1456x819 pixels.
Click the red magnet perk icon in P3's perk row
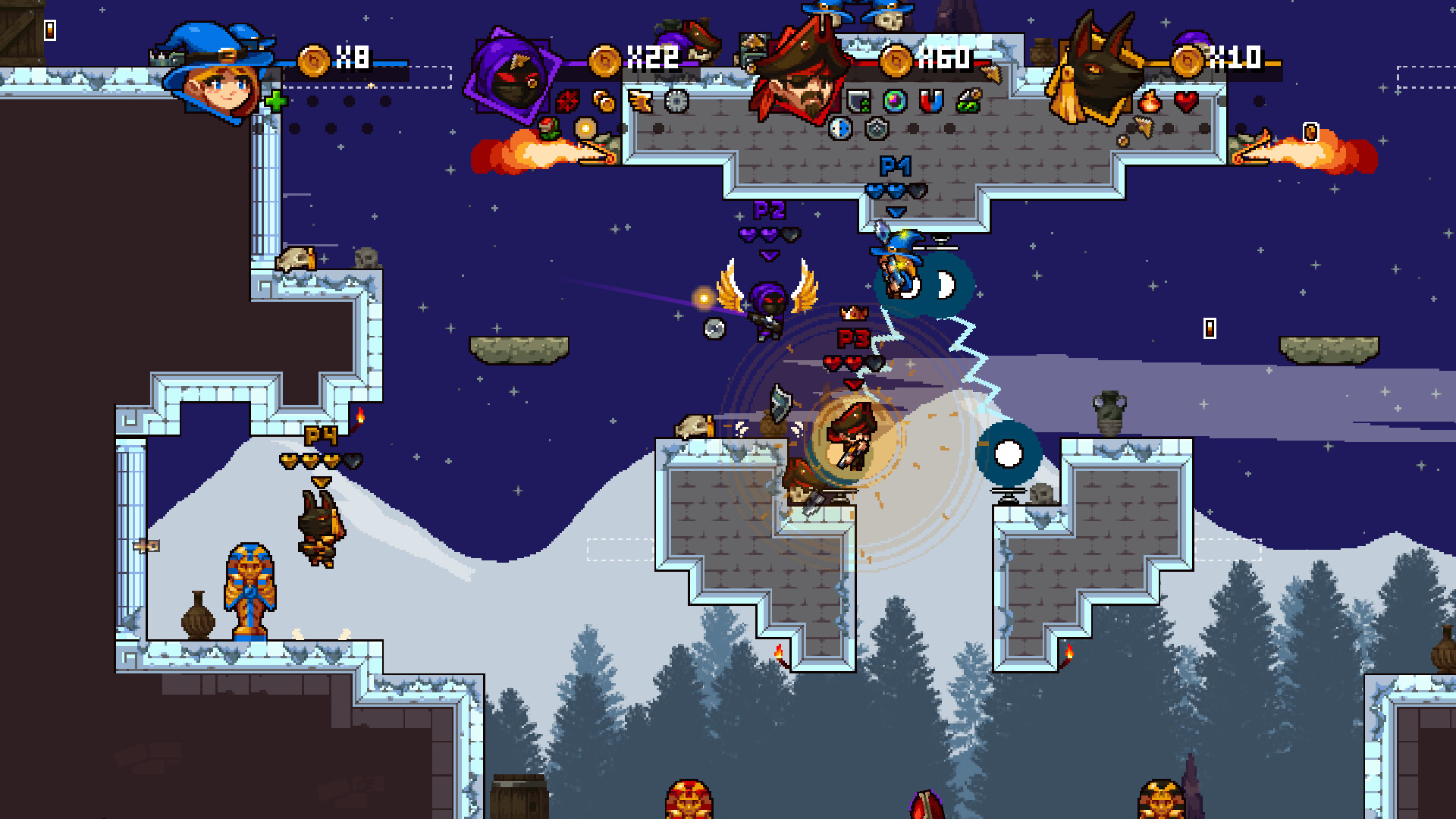point(931,99)
